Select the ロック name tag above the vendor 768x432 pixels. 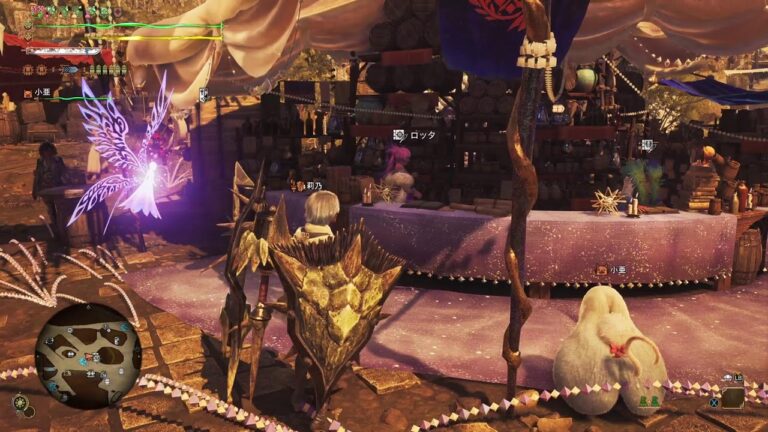[415, 135]
